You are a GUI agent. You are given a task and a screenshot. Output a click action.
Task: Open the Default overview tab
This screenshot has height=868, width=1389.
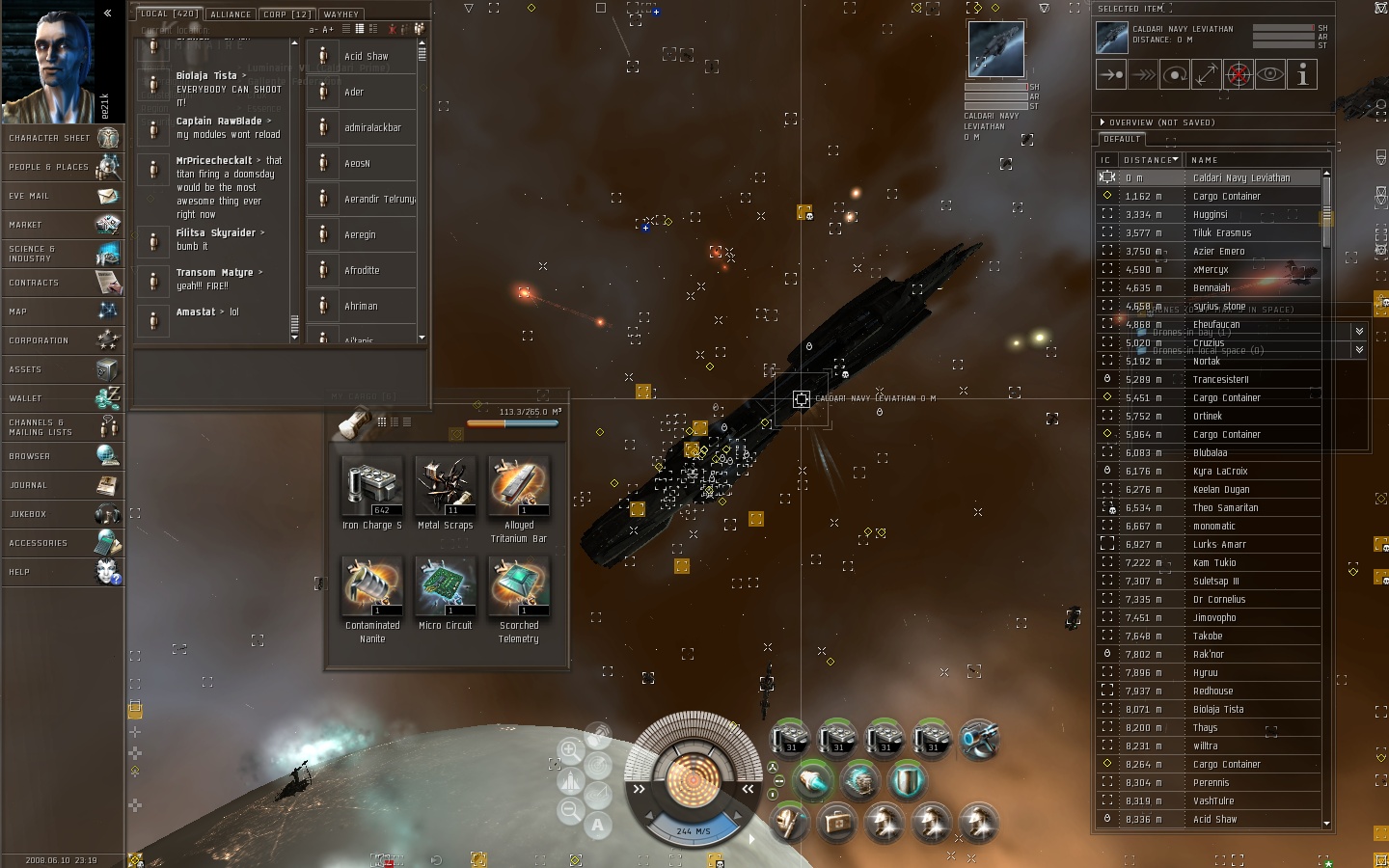tap(1122, 139)
